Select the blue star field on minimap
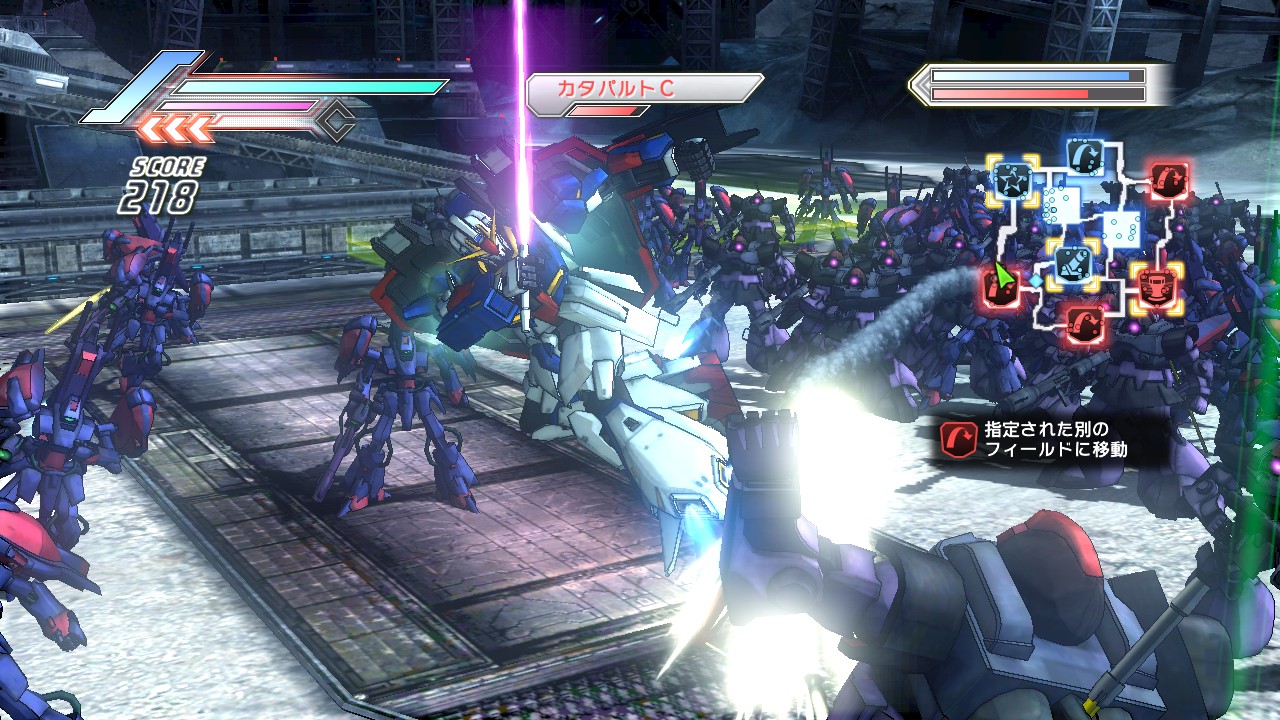This screenshot has width=1280, height=720. (1011, 180)
